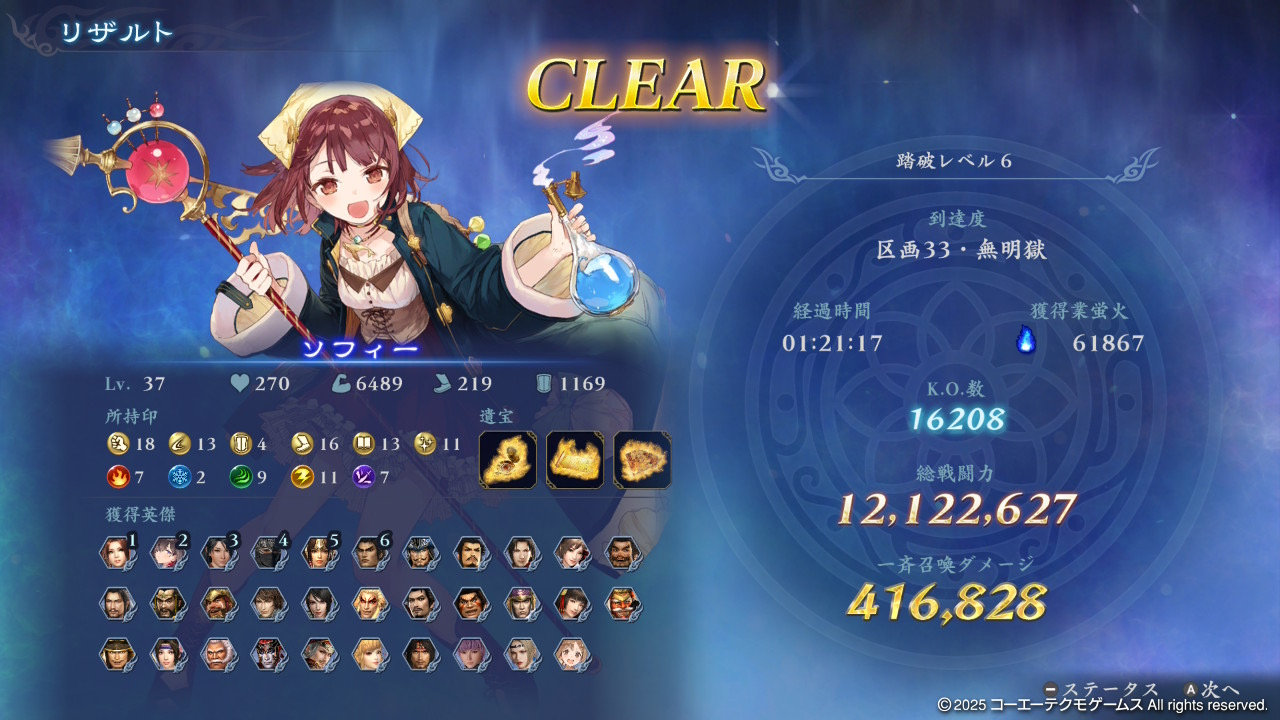Inspect the first relic under 遺宝
The width and height of the screenshot is (1280, 720).
(507, 460)
